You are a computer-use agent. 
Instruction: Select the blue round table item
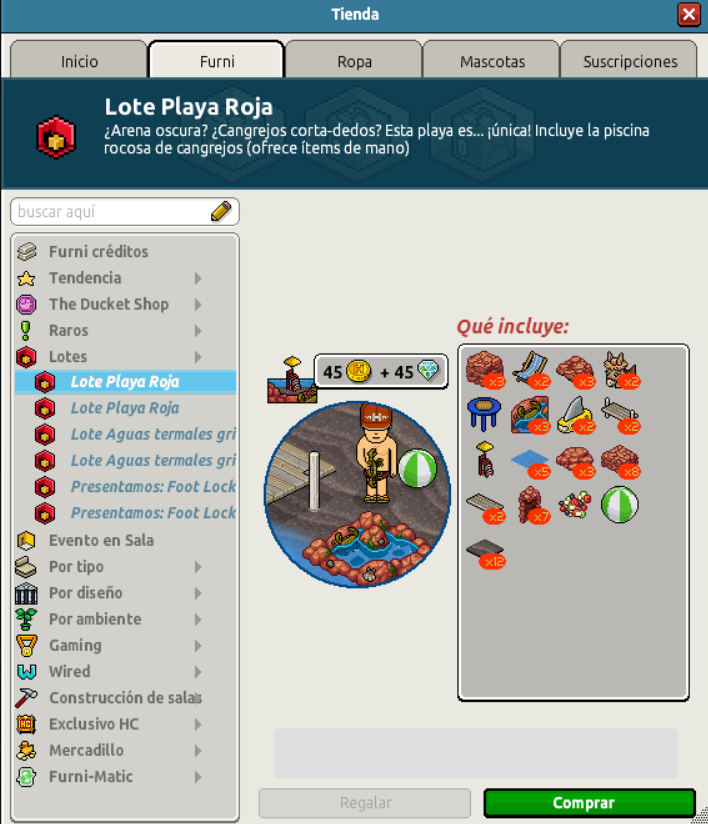483,412
